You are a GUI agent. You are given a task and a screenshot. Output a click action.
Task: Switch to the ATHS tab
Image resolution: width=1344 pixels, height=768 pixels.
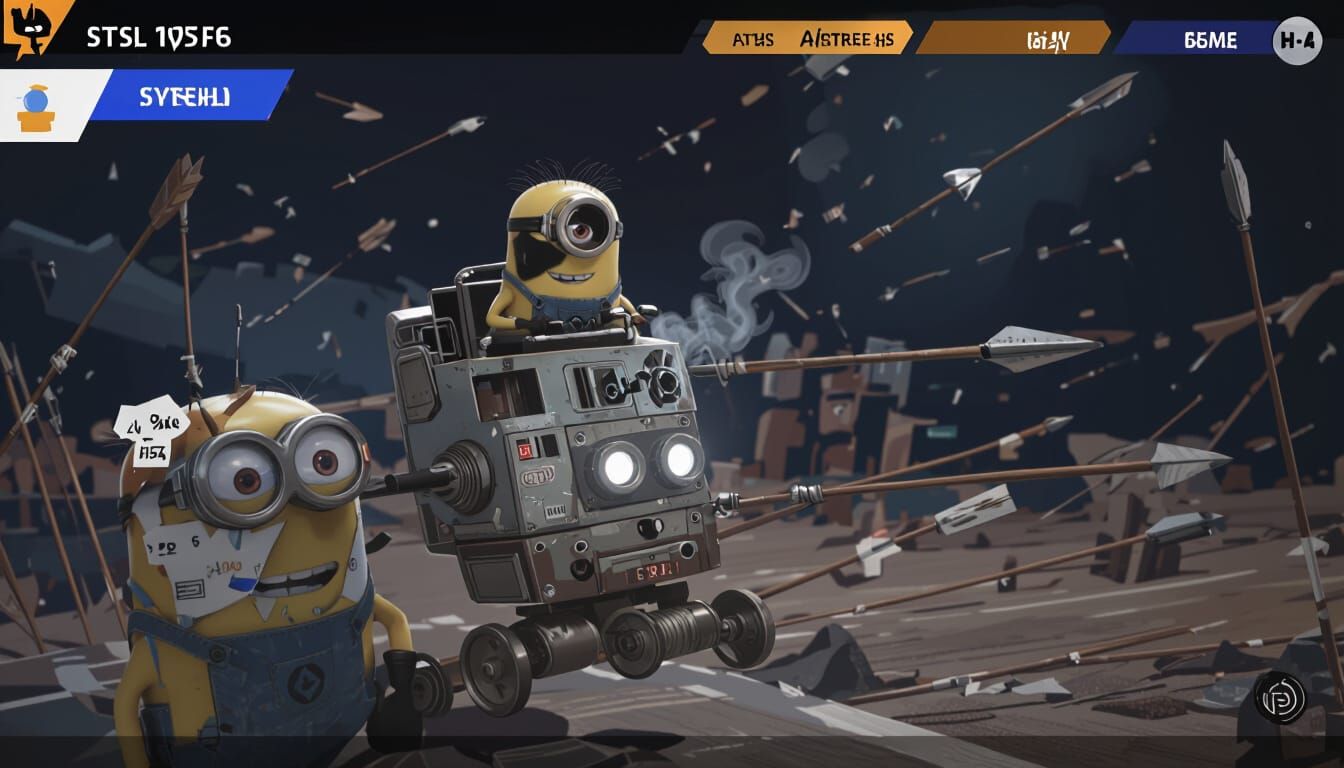click(x=756, y=39)
